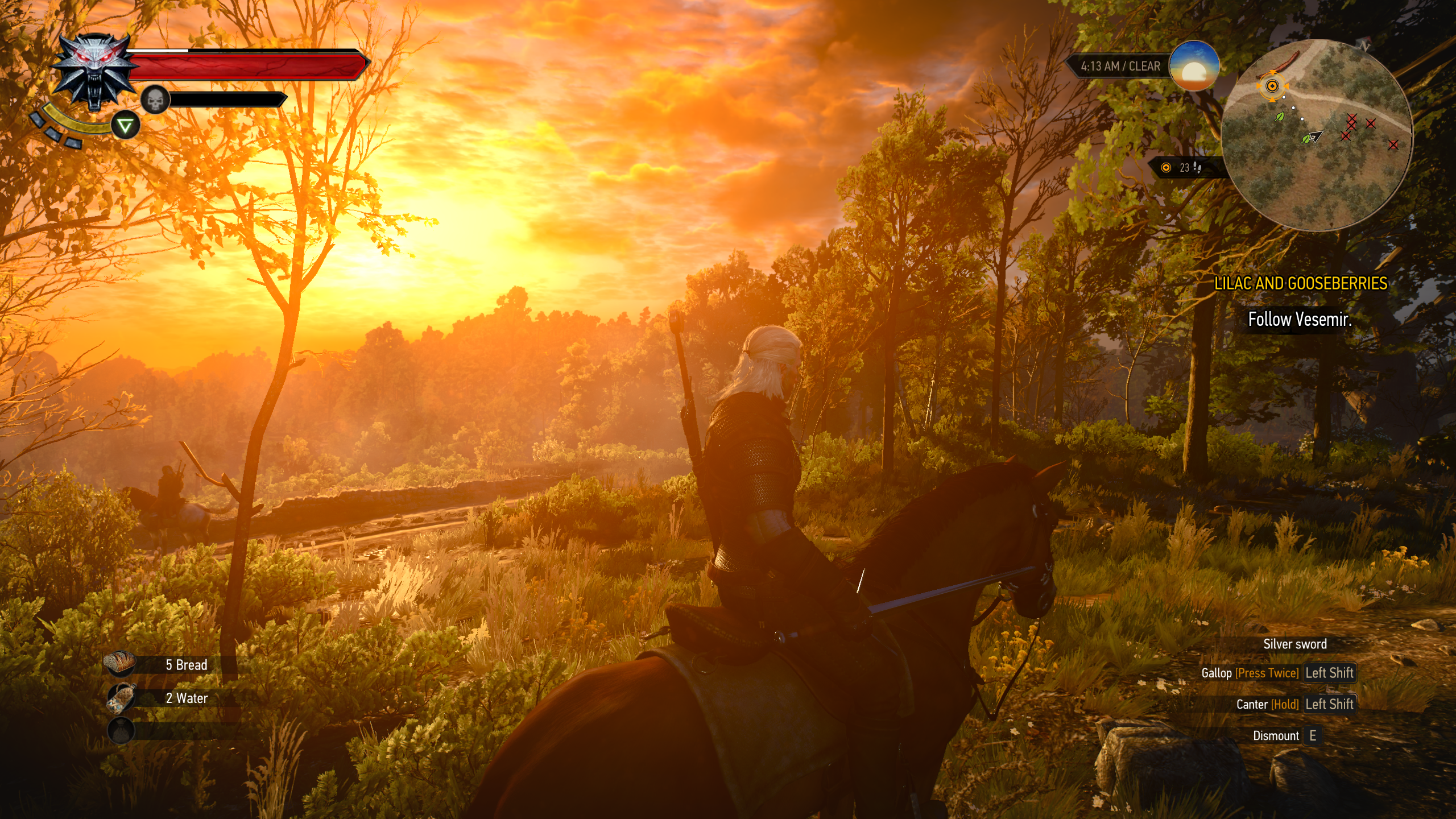Click the wolf medallion icon
1456x819 pixels.
(x=95, y=72)
